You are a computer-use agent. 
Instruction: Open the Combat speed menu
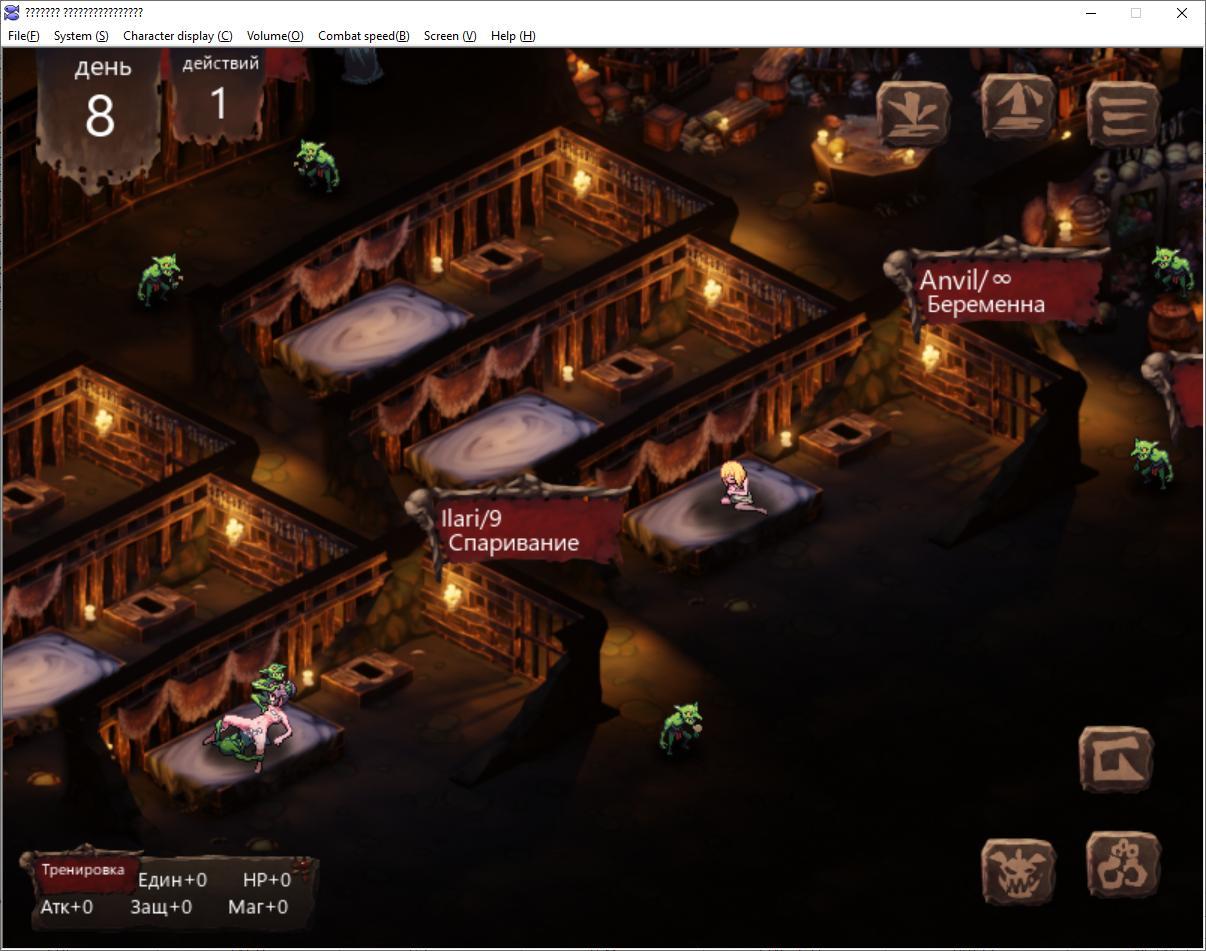tap(363, 36)
